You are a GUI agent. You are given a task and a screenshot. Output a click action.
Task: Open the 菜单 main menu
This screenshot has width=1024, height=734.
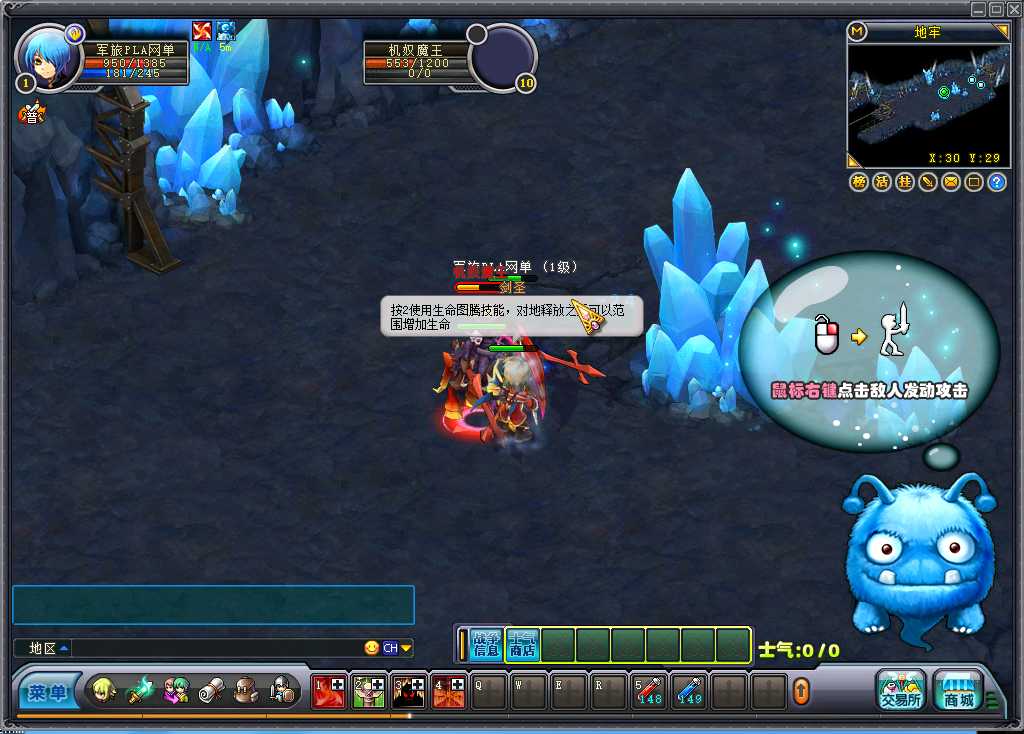click(47, 692)
